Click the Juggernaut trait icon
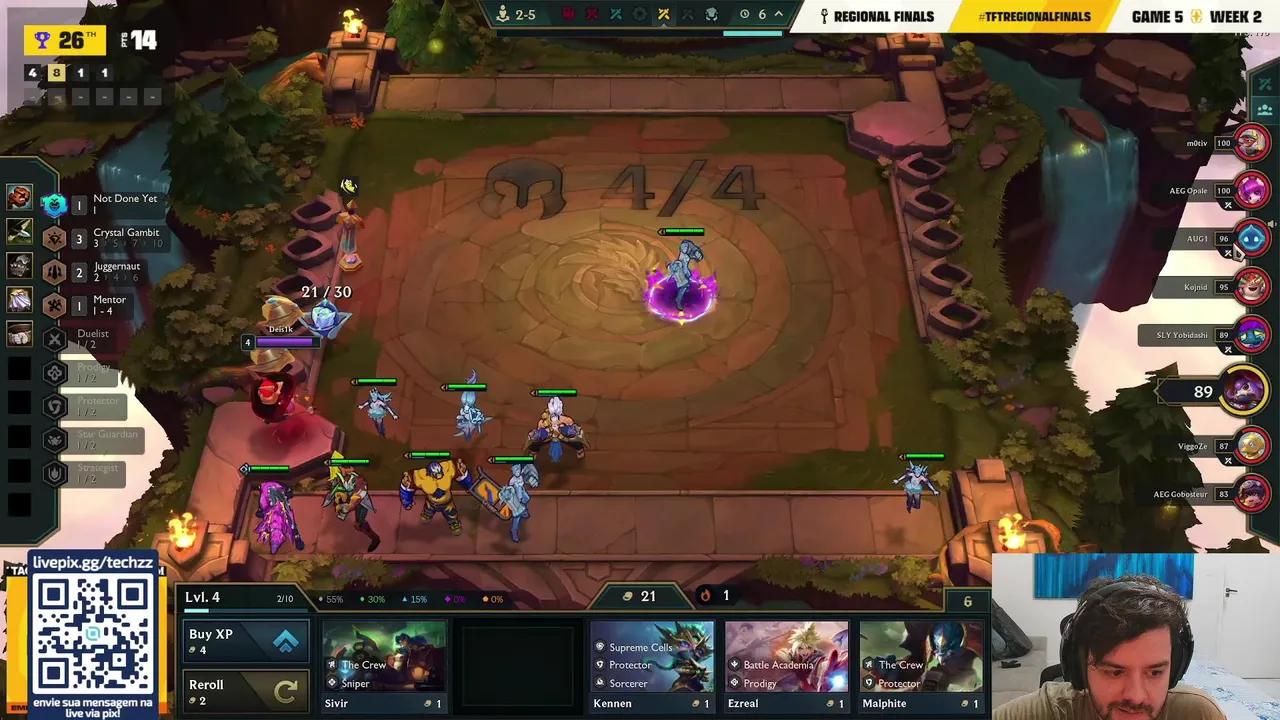 point(54,272)
